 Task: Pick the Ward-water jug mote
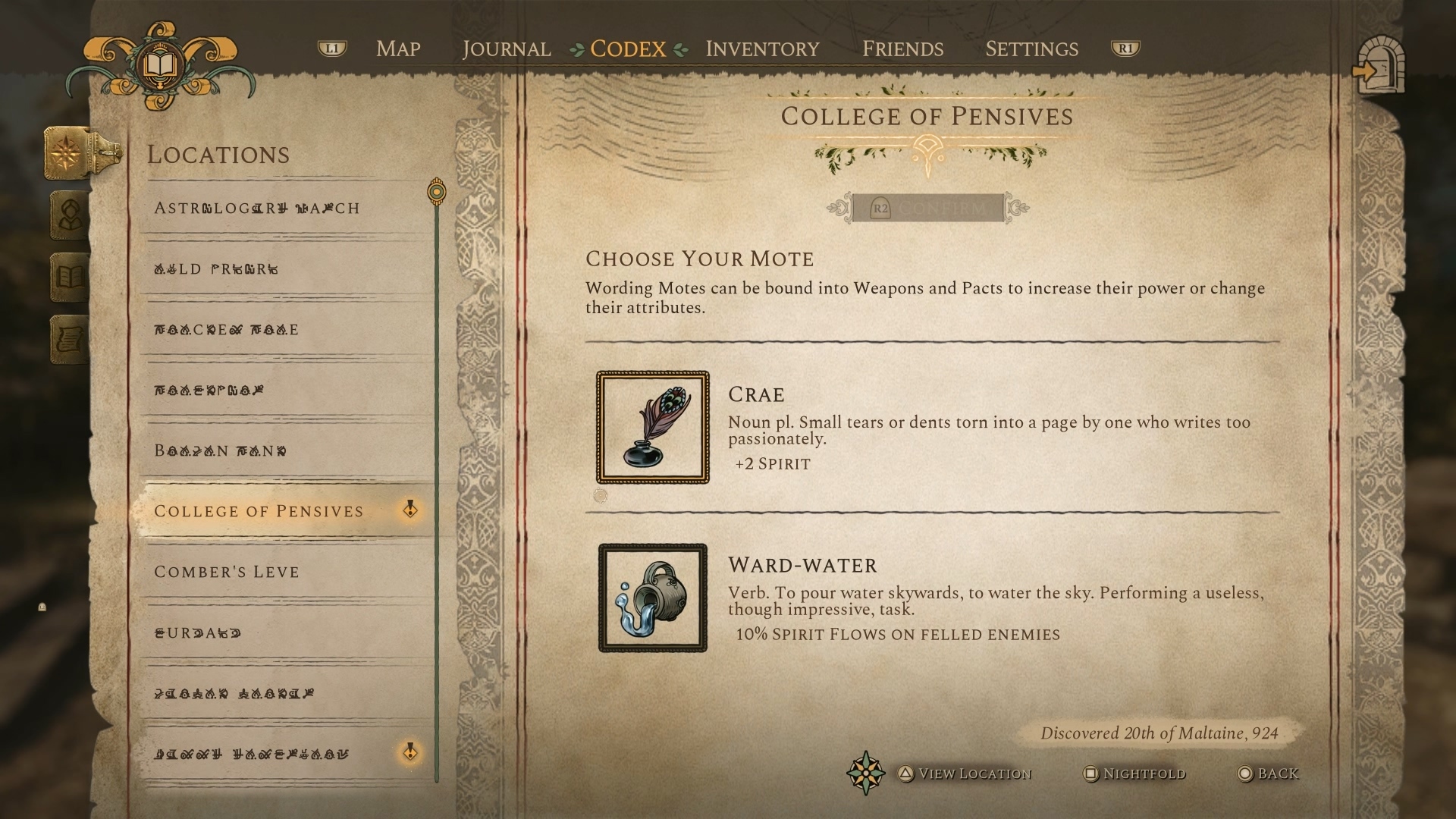coord(652,598)
